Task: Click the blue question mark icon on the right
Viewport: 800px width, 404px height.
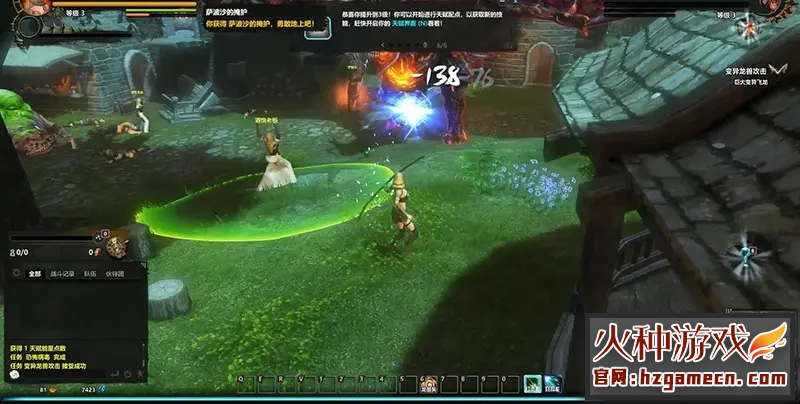Action: coord(745,257)
